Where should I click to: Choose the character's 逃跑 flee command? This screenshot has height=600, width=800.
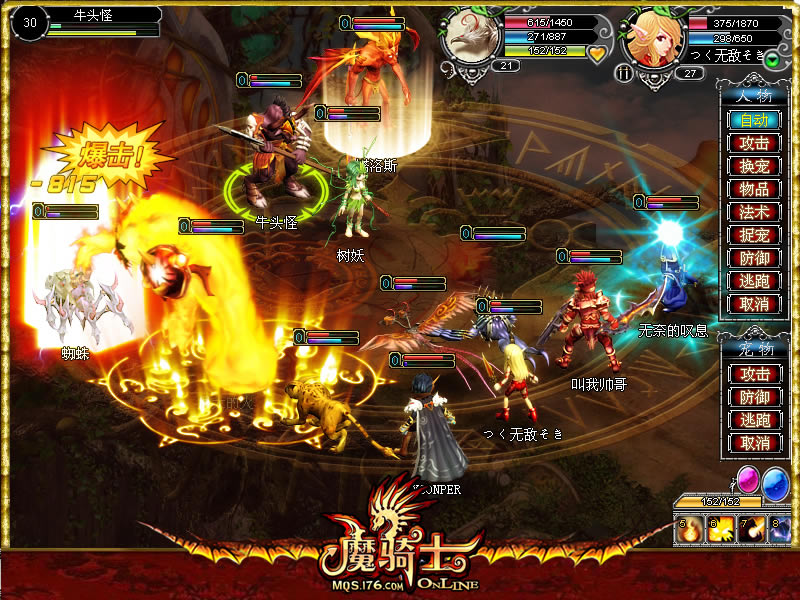click(754, 281)
